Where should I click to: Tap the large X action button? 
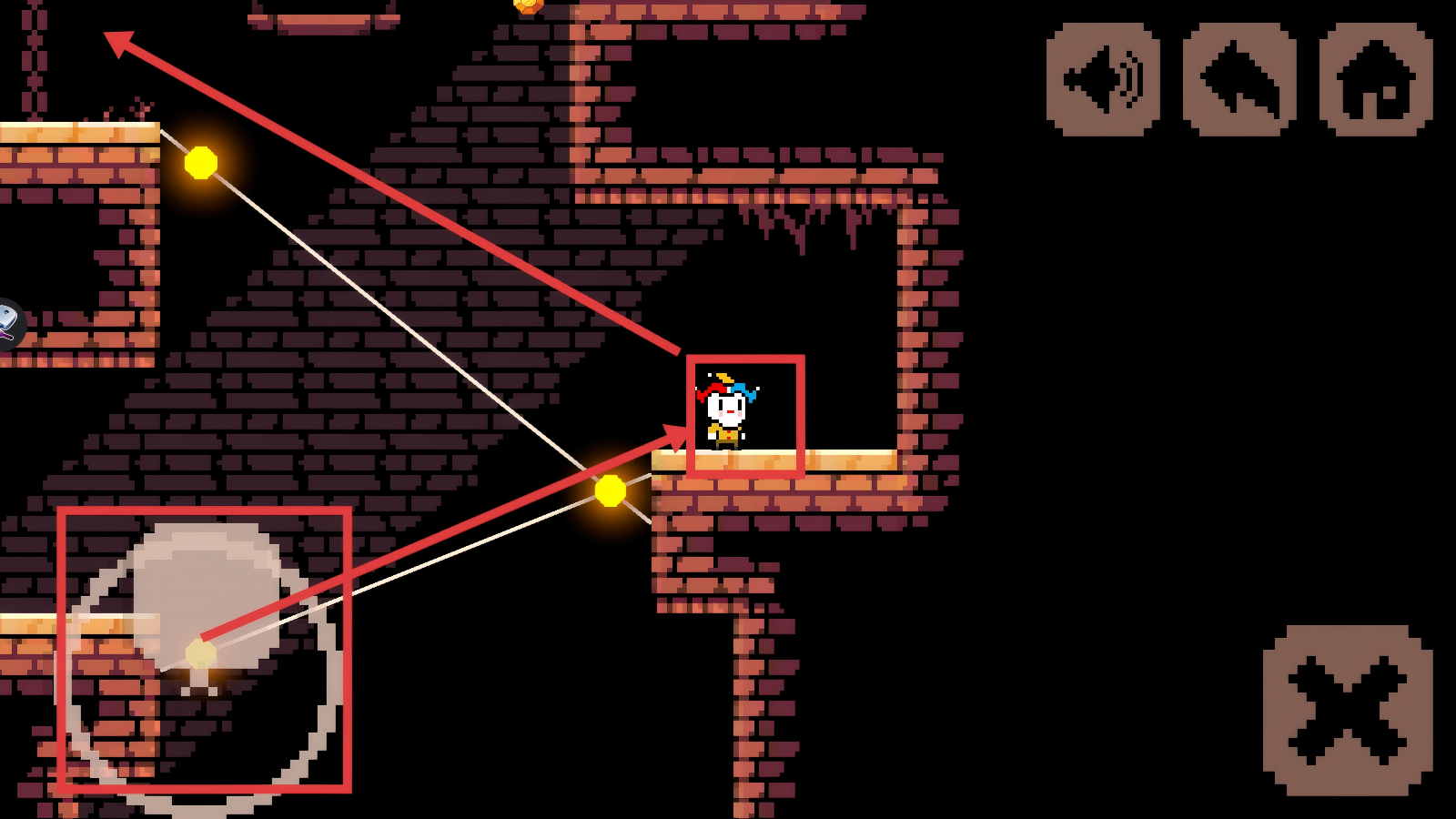(x=1348, y=711)
